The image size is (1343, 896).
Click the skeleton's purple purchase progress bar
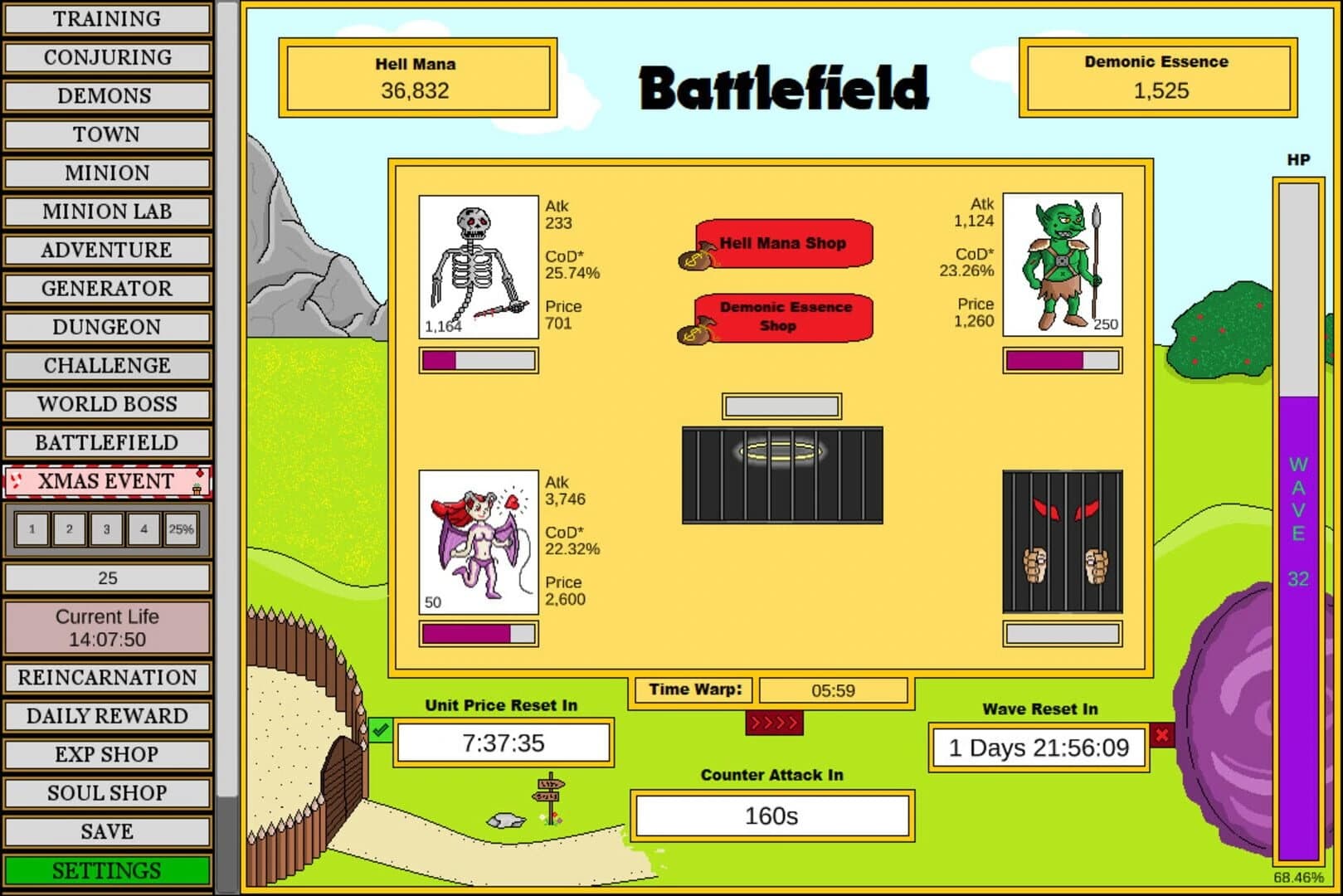pos(478,360)
